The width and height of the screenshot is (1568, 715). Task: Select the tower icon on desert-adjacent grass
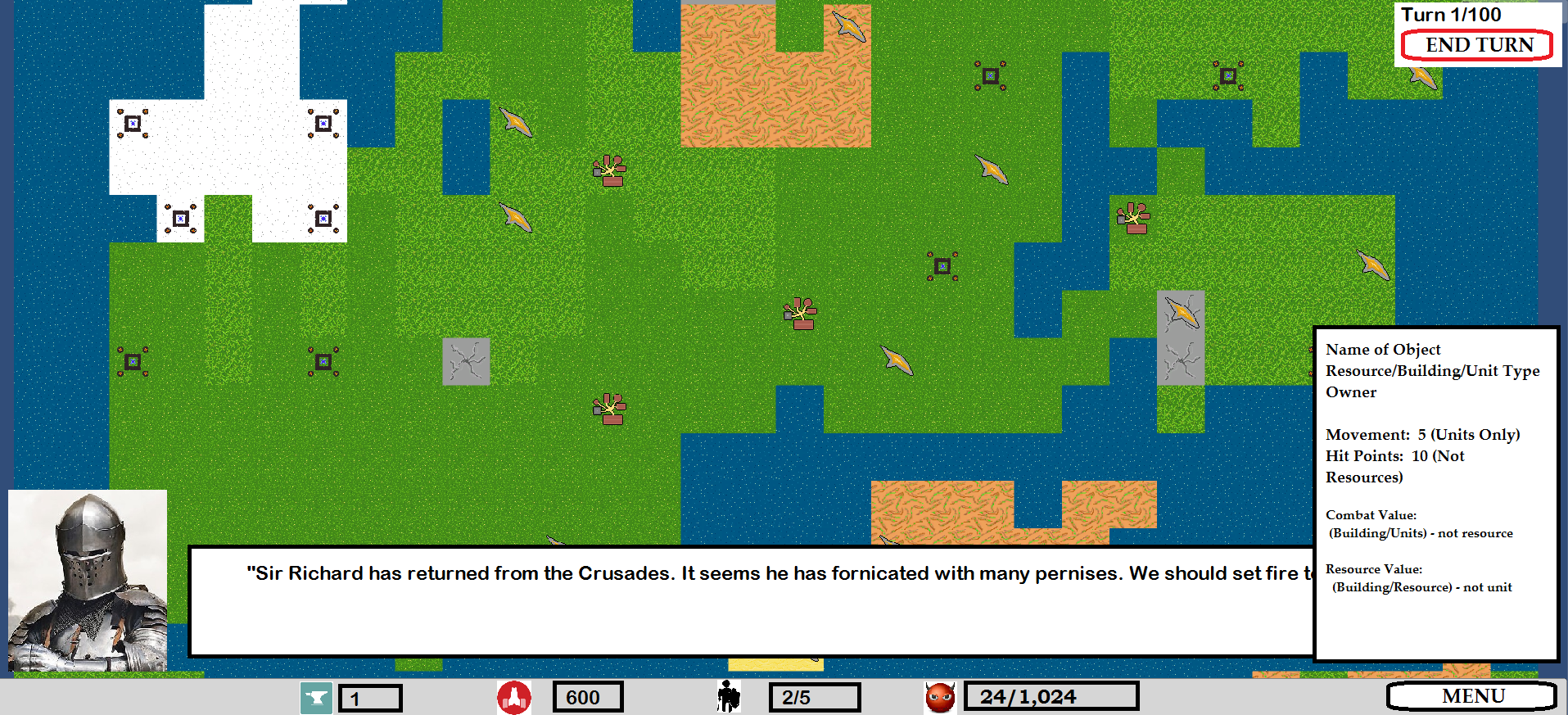tap(991, 75)
